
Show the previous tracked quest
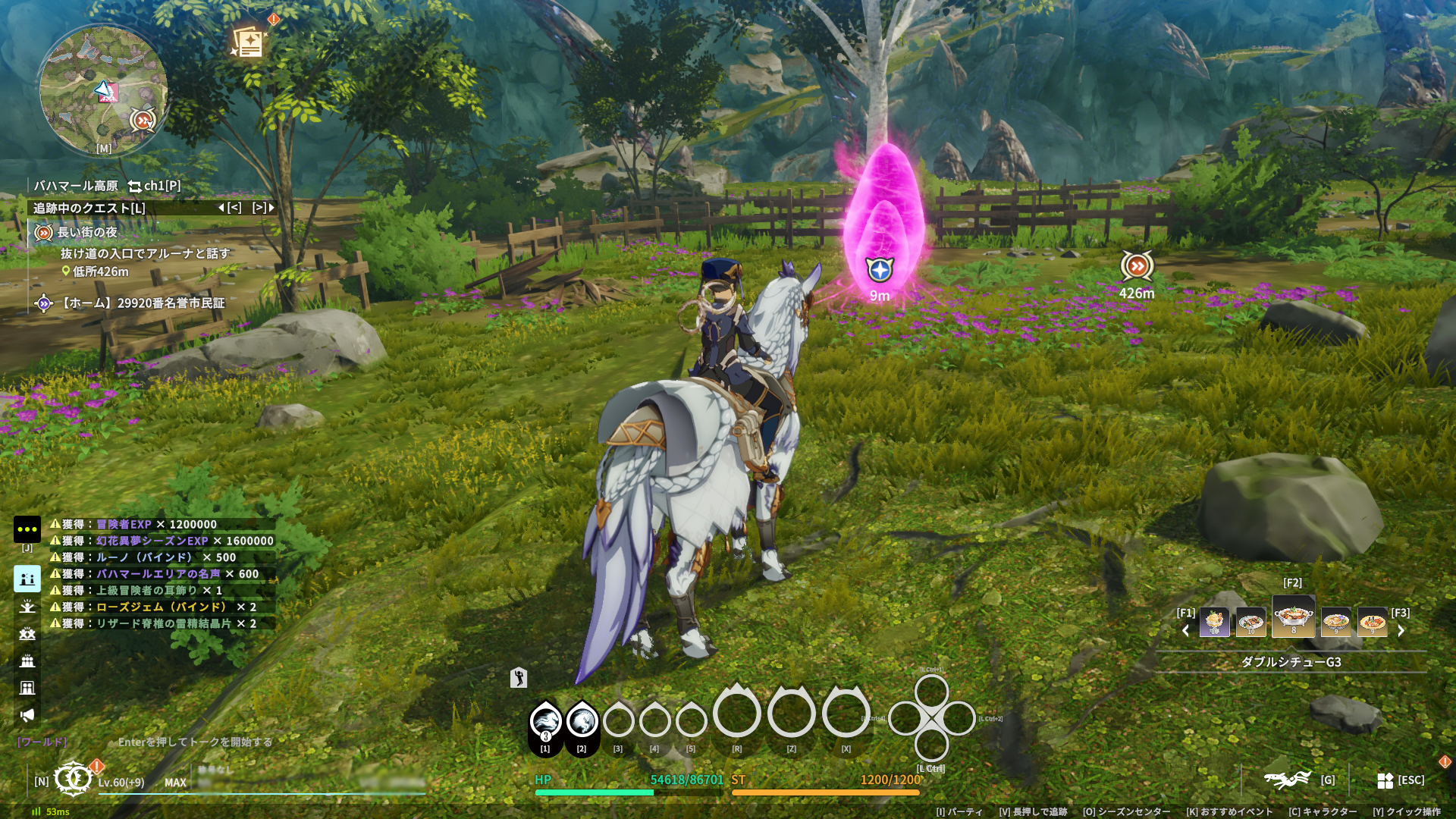point(231,208)
